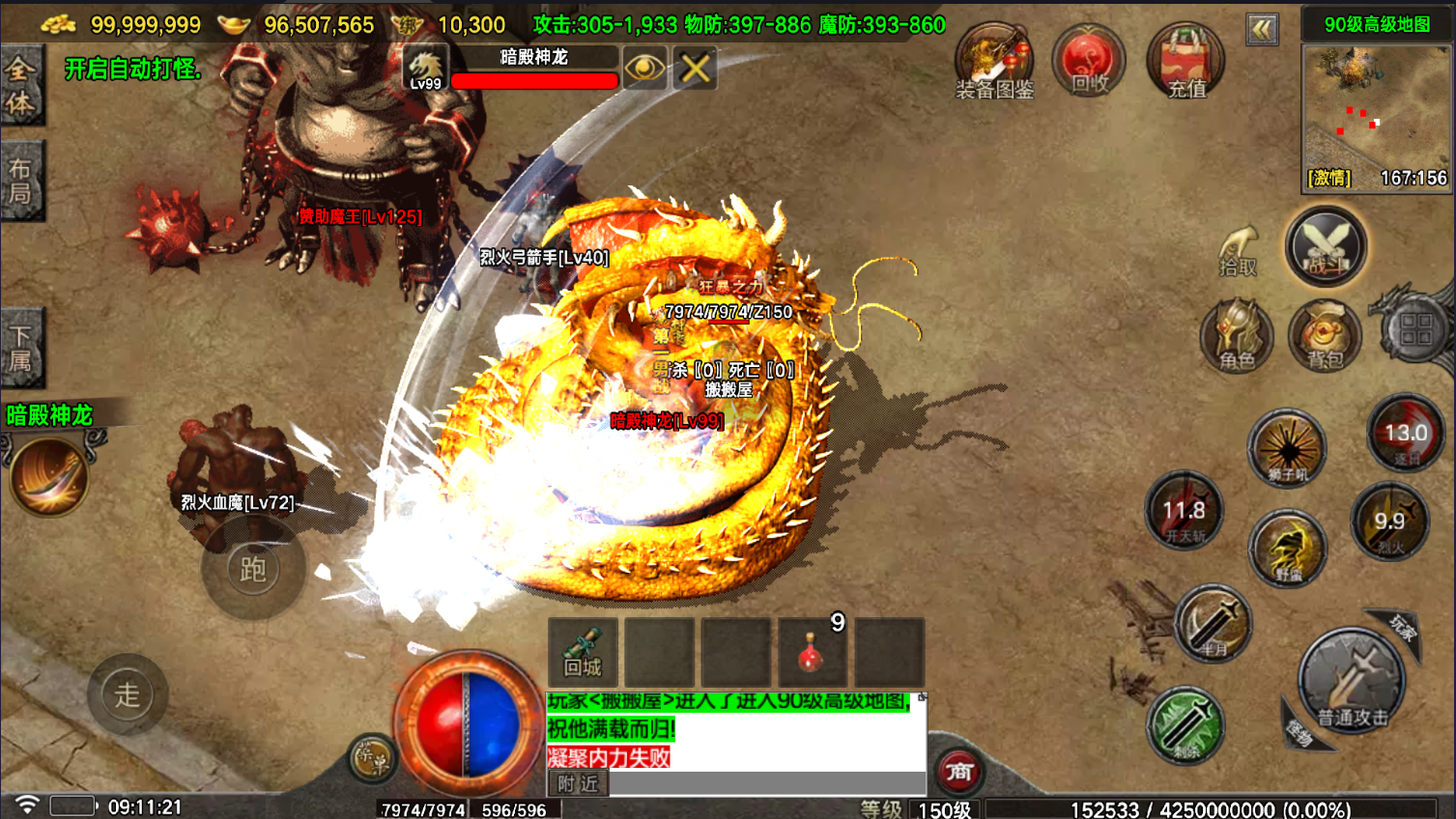Switch to the 全体 side tab
This screenshot has height=819, width=1456.
pyautogui.click(x=20, y=87)
